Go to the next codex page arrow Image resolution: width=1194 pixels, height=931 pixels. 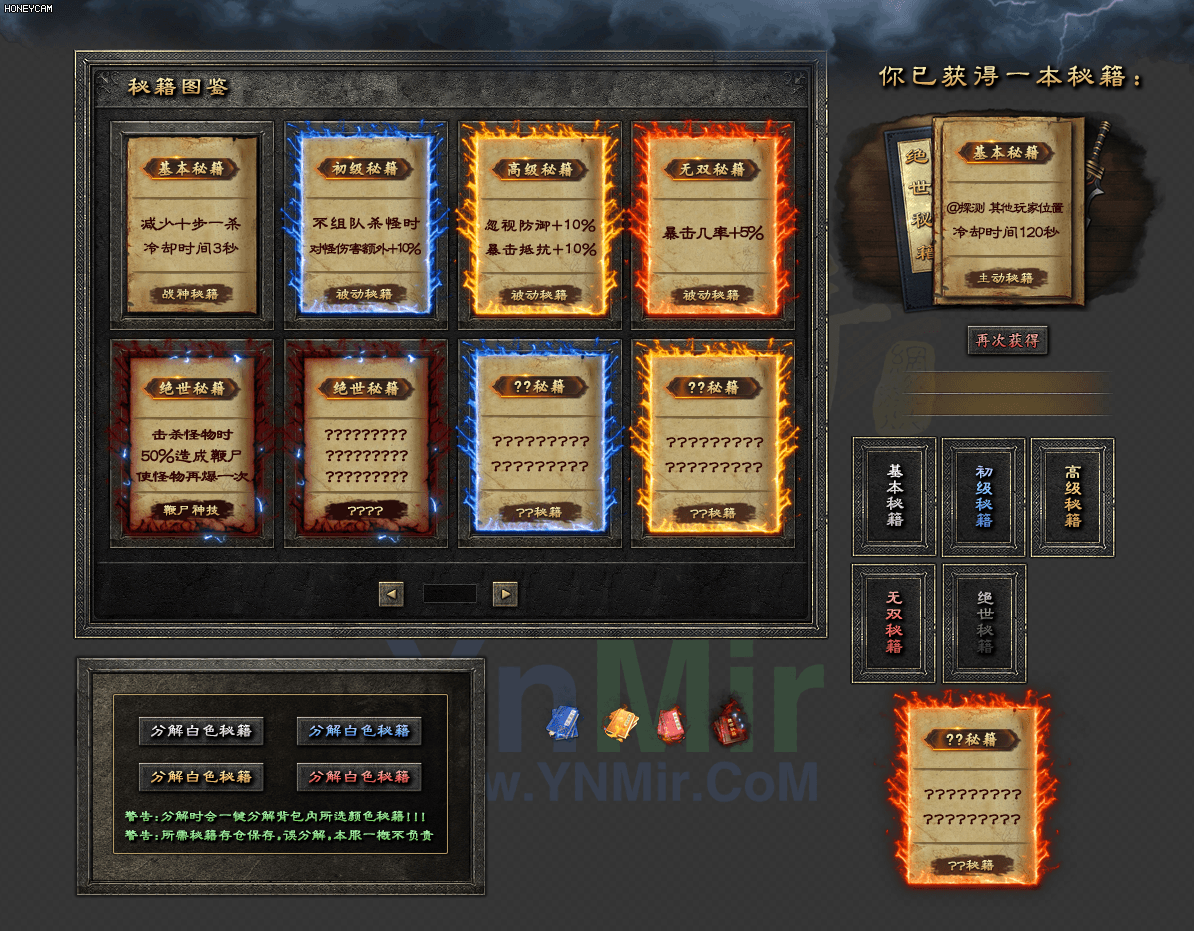[x=505, y=595]
